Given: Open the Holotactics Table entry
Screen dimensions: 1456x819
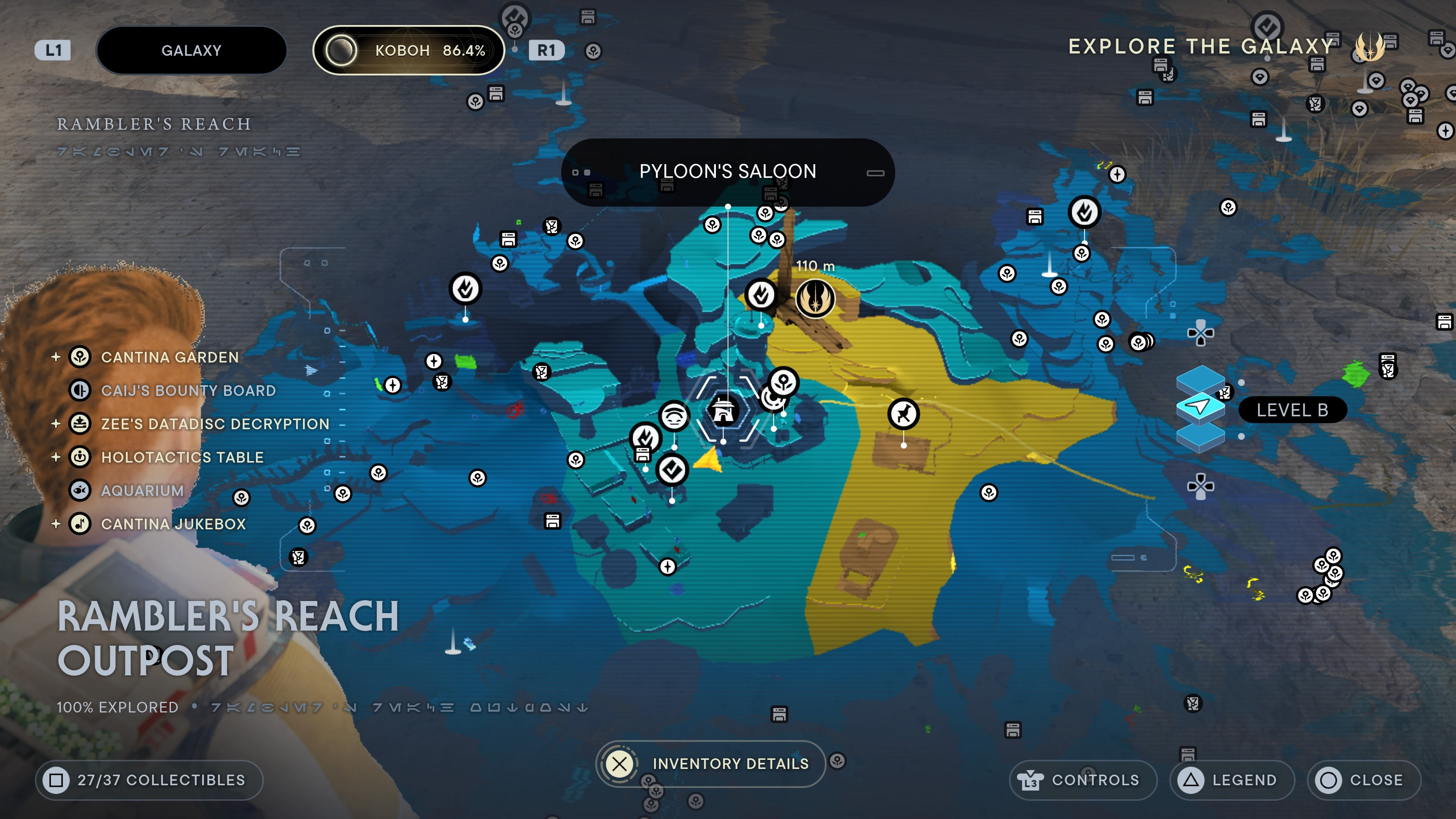Looking at the screenshot, I should 182,457.
